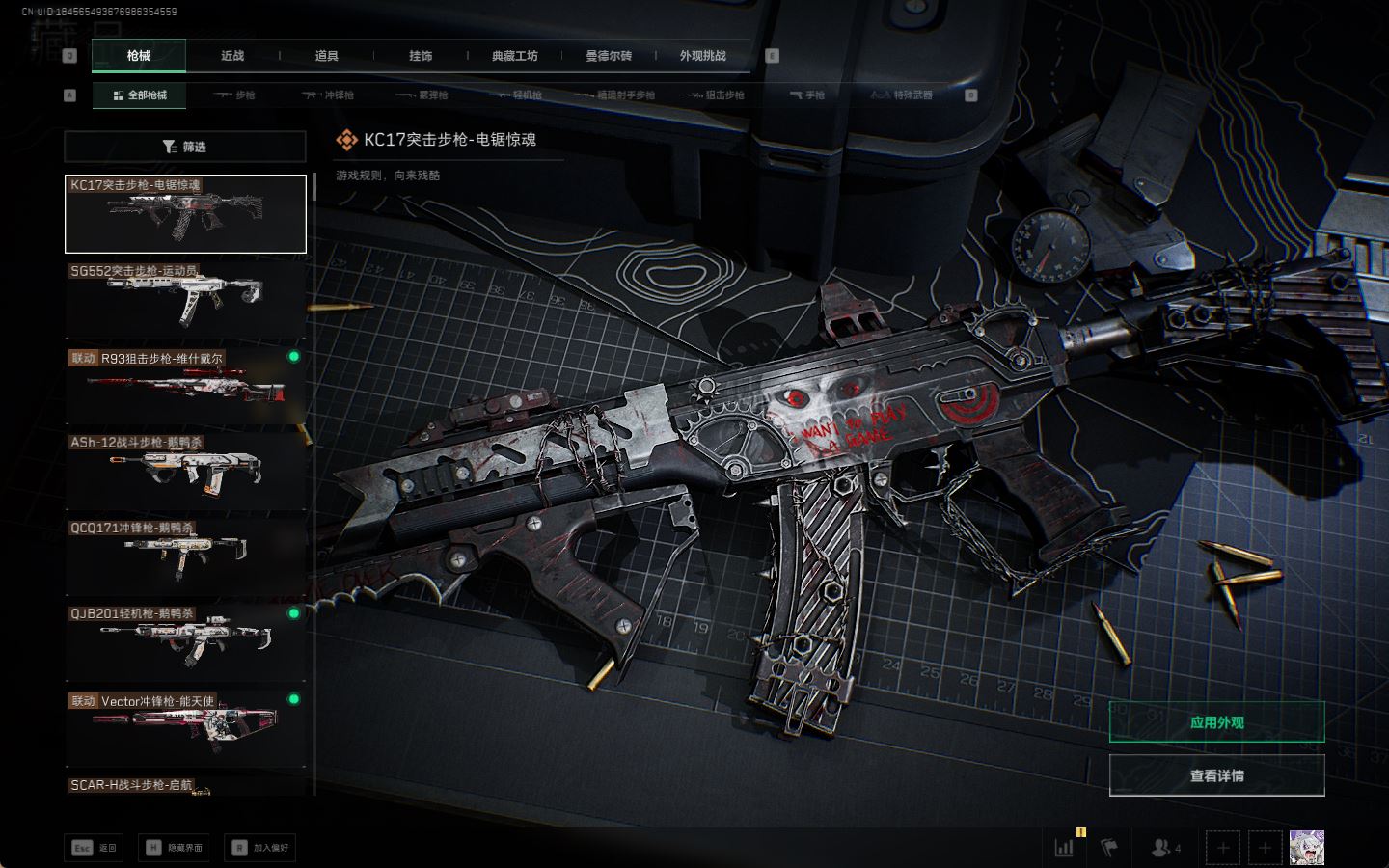The image size is (1389, 868).
Task: Open the 外观挑战 tab
Action: pos(703,56)
